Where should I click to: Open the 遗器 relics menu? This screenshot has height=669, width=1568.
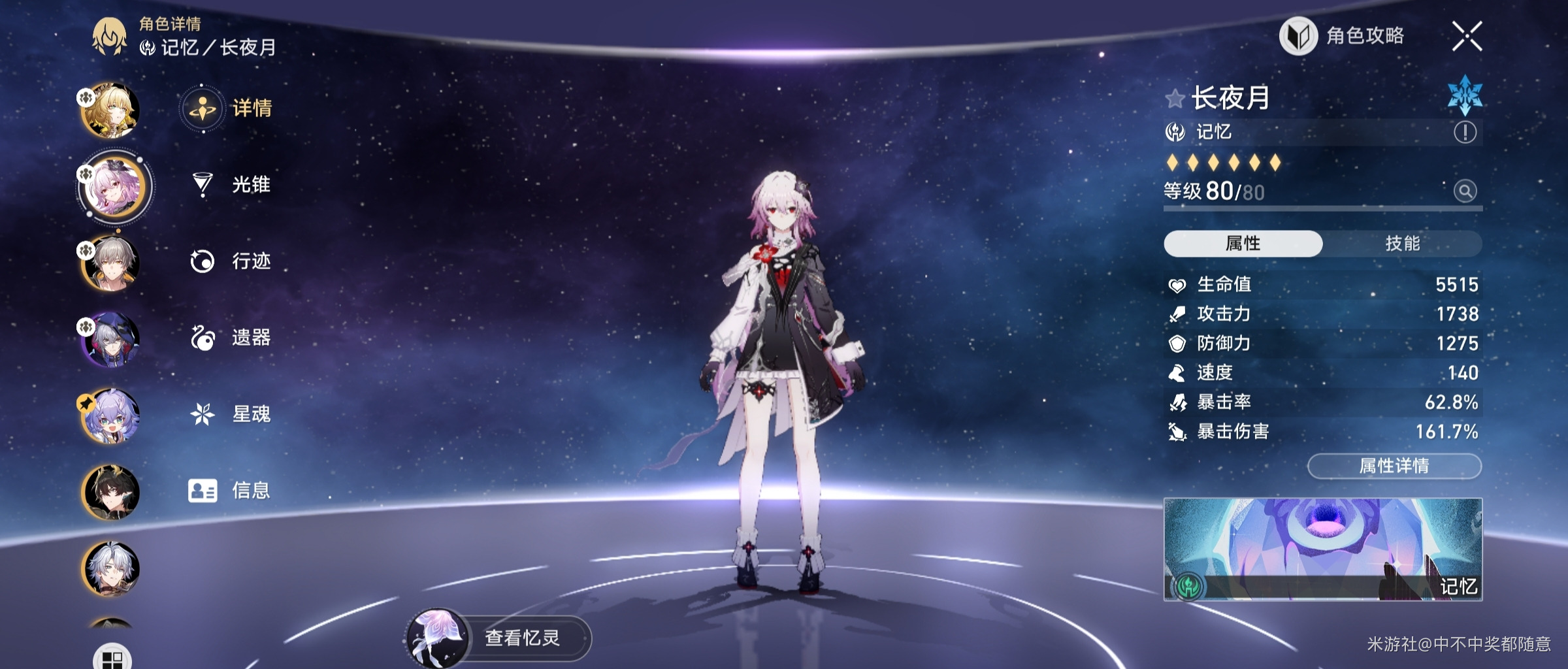click(x=230, y=338)
